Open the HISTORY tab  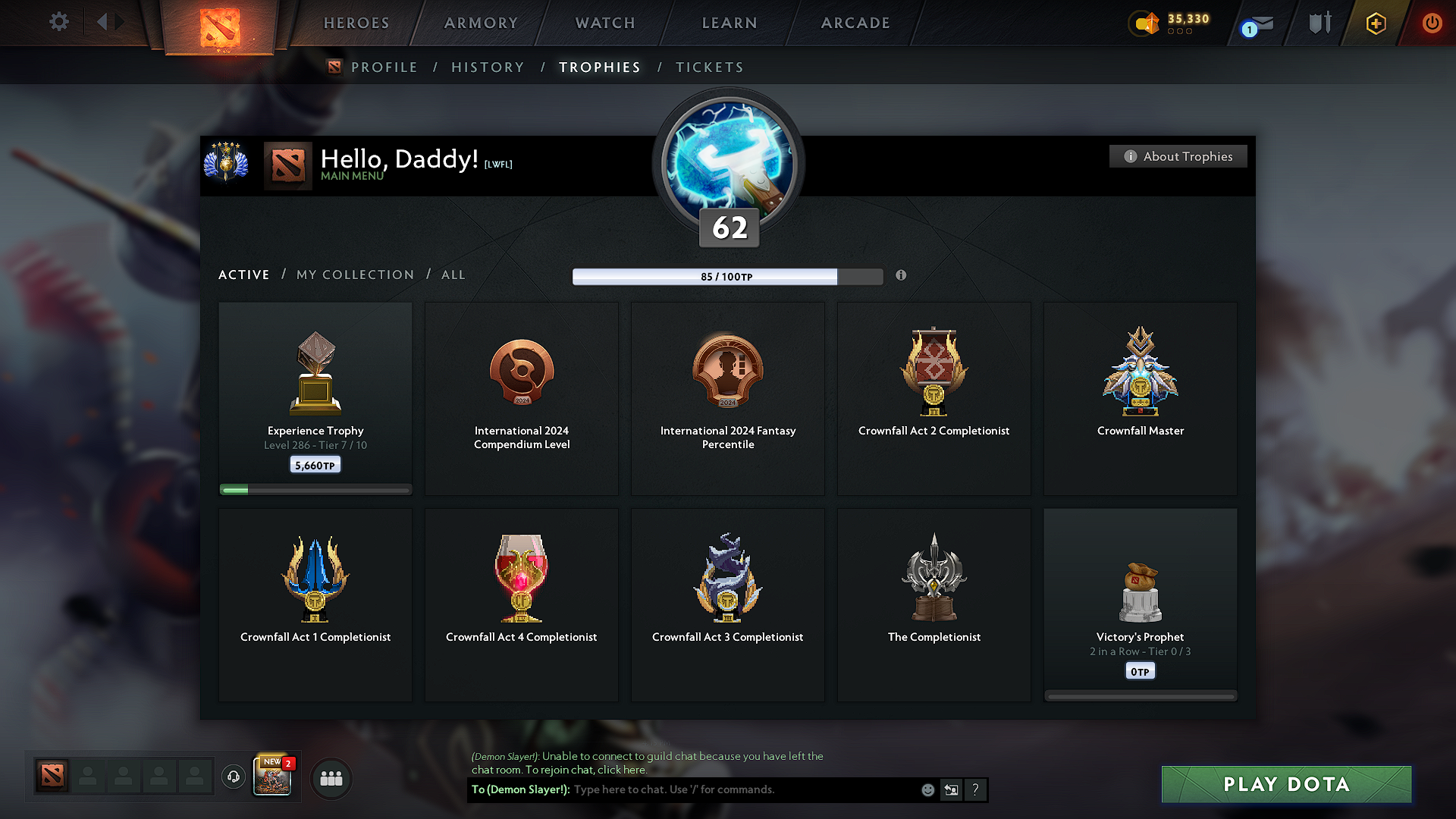(x=488, y=67)
